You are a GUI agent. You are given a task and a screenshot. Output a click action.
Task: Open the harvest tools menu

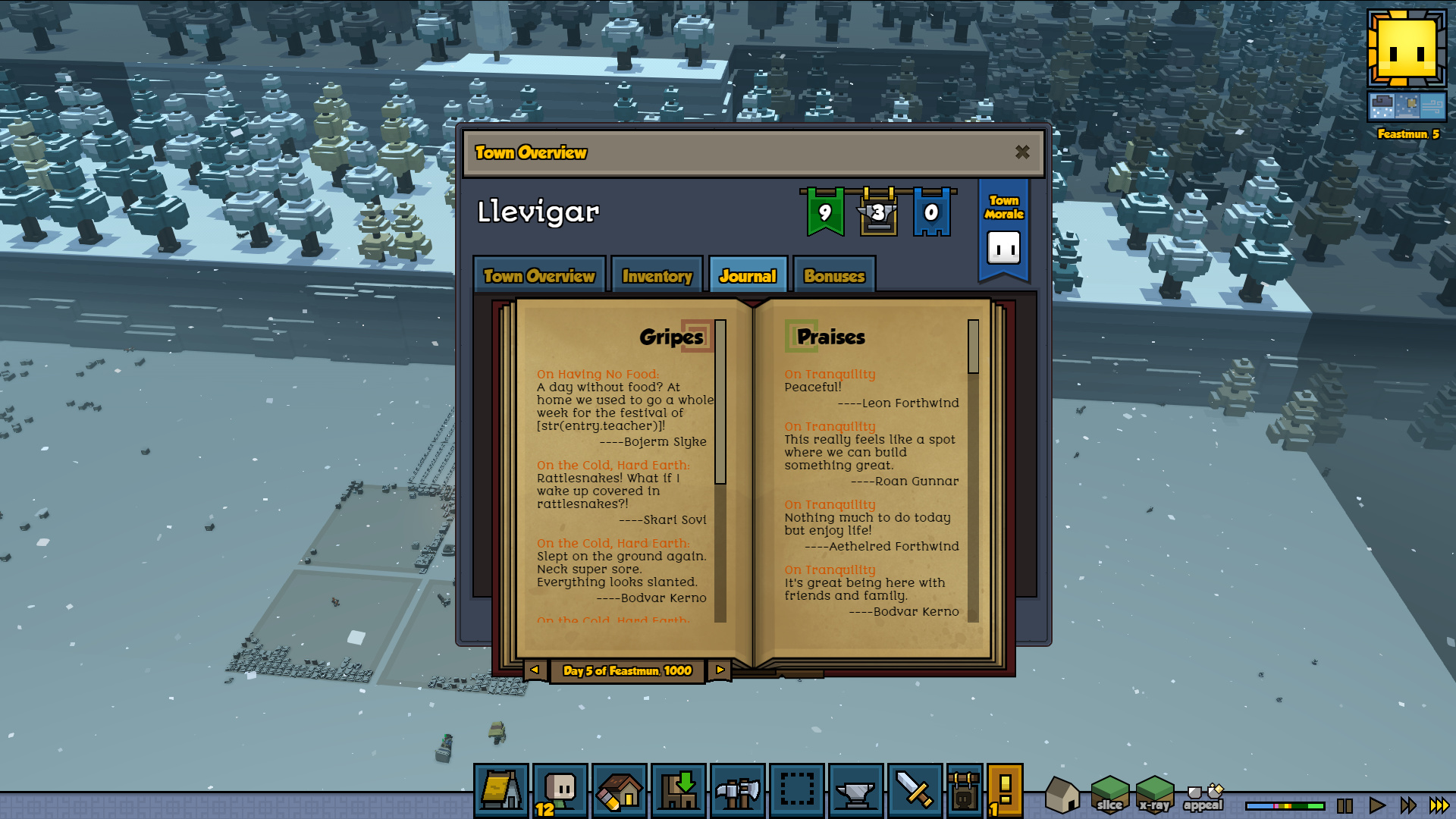738,791
